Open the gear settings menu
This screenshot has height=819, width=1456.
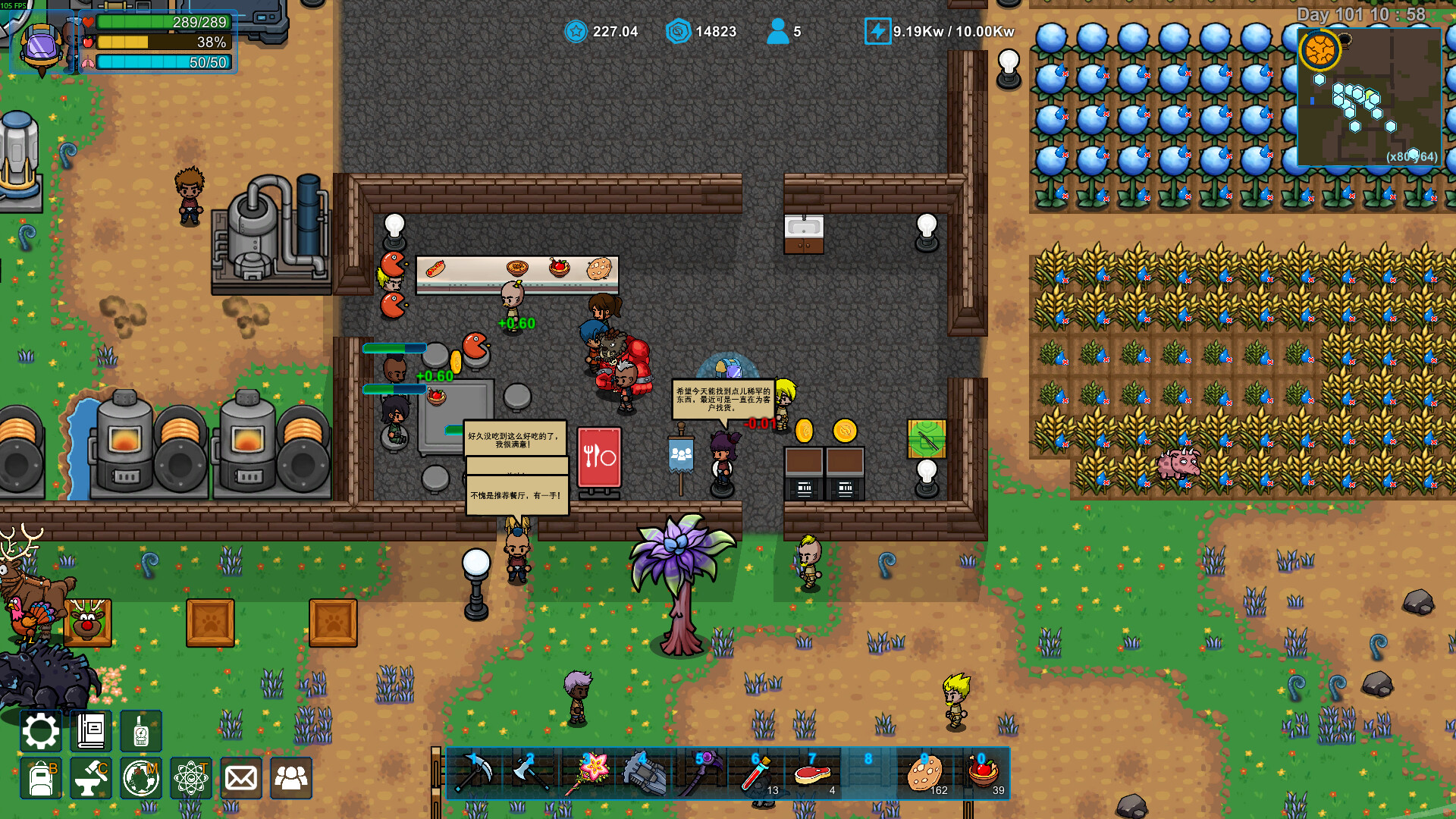pyautogui.click(x=40, y=731)
